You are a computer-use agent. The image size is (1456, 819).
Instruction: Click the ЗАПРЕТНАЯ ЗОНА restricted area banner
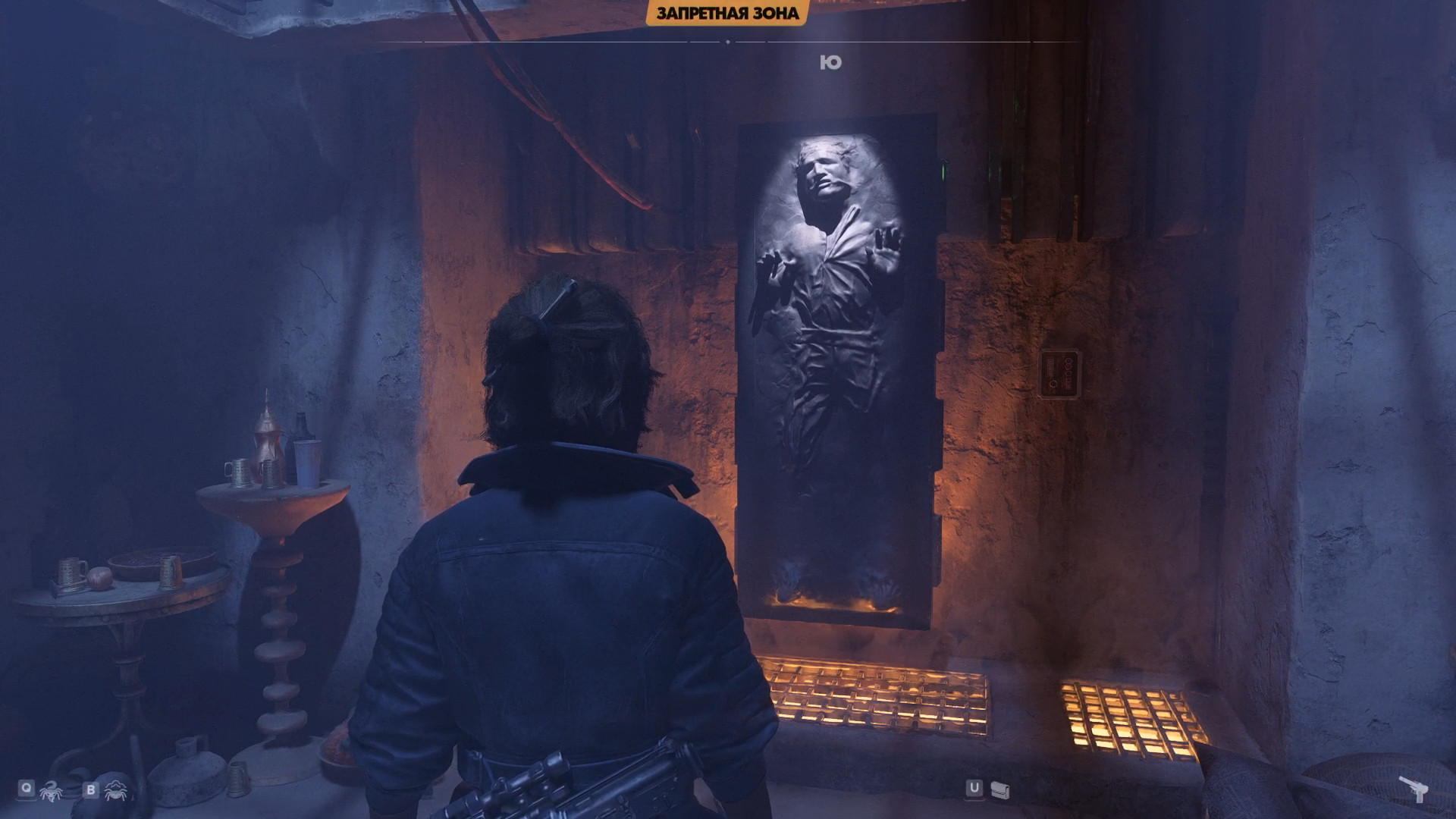click(x=727, y=13)
